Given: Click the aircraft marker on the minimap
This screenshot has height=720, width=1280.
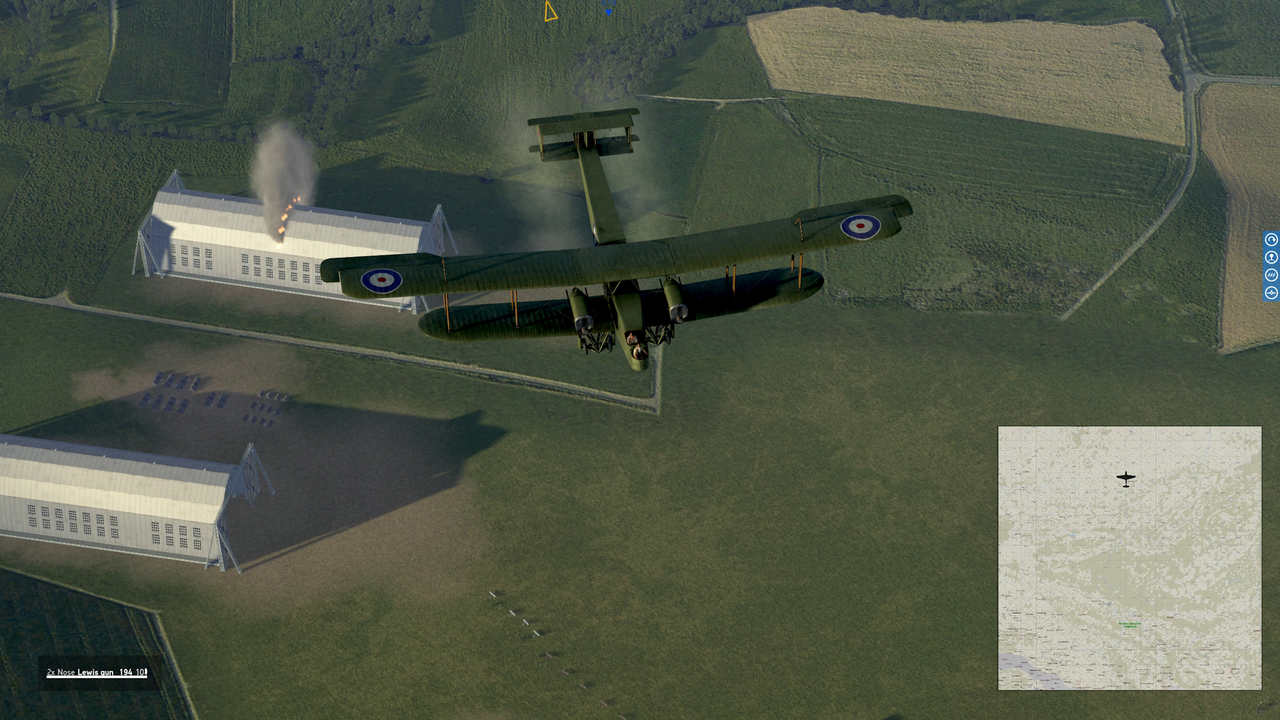Looking at the screenshot, I should pos(1126,479).
